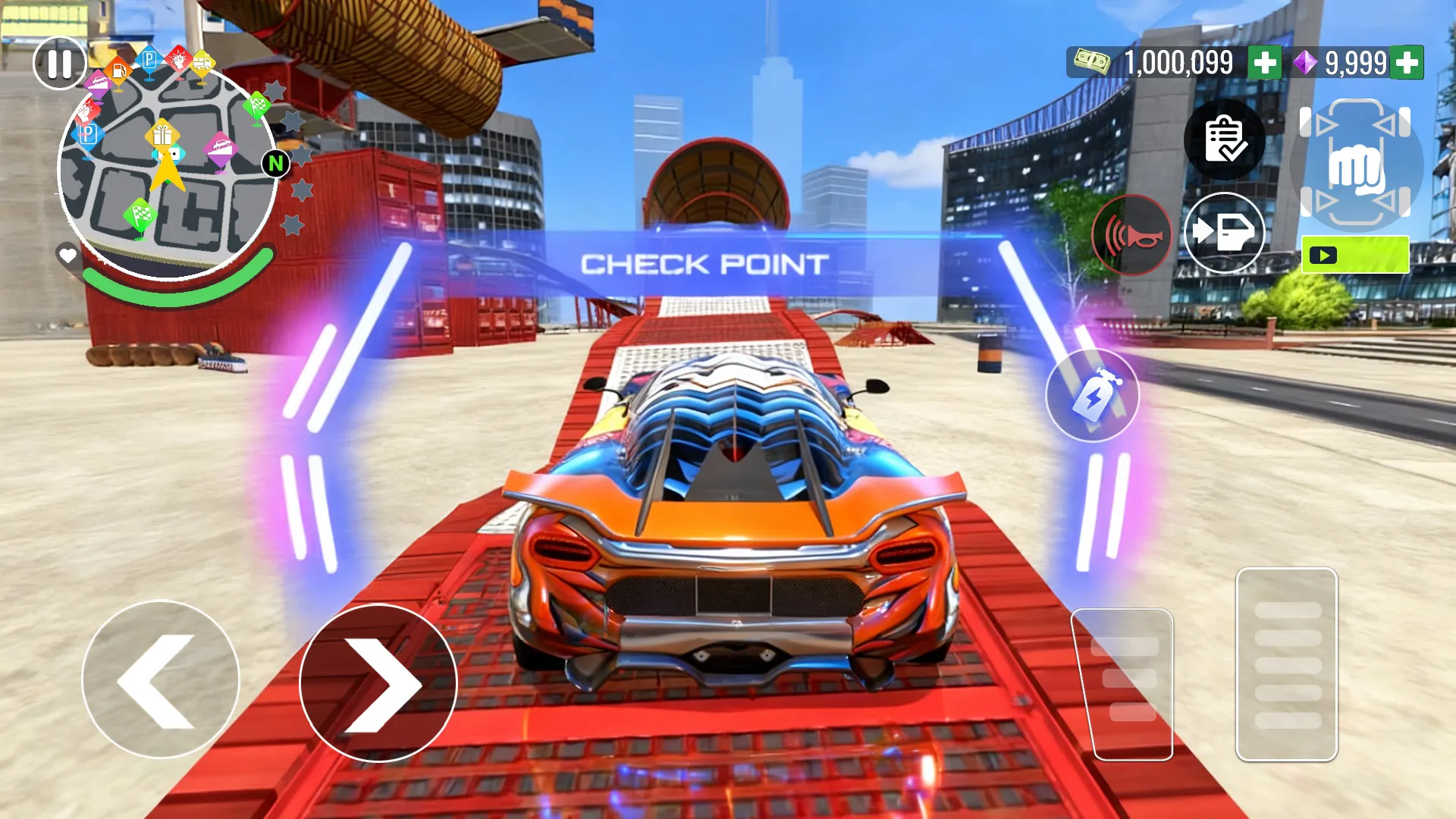Select the green checkered race flag marker
Image resolution: width=1456 pixels, height=819 pixels.
click(x=141, y=214)
